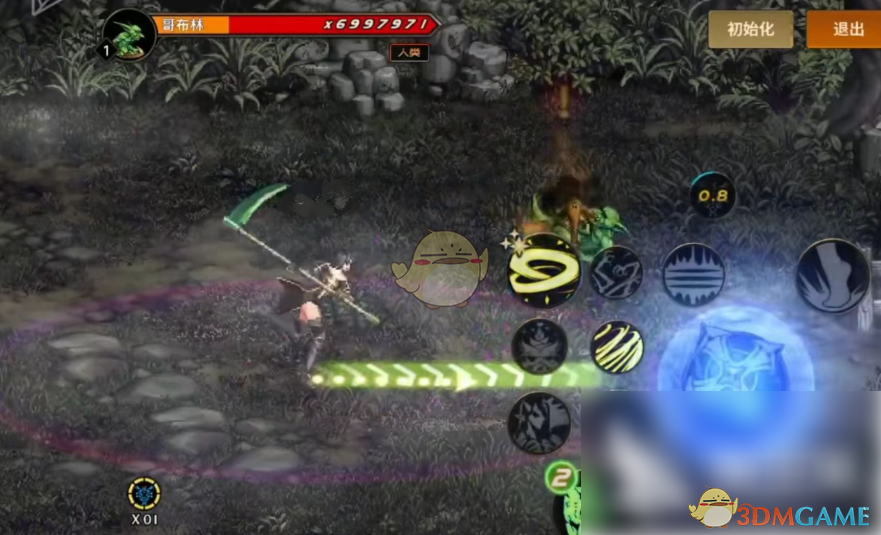881x535 pixels.
Task: Exit with the 退出 button
Action: tap(846, 29)
